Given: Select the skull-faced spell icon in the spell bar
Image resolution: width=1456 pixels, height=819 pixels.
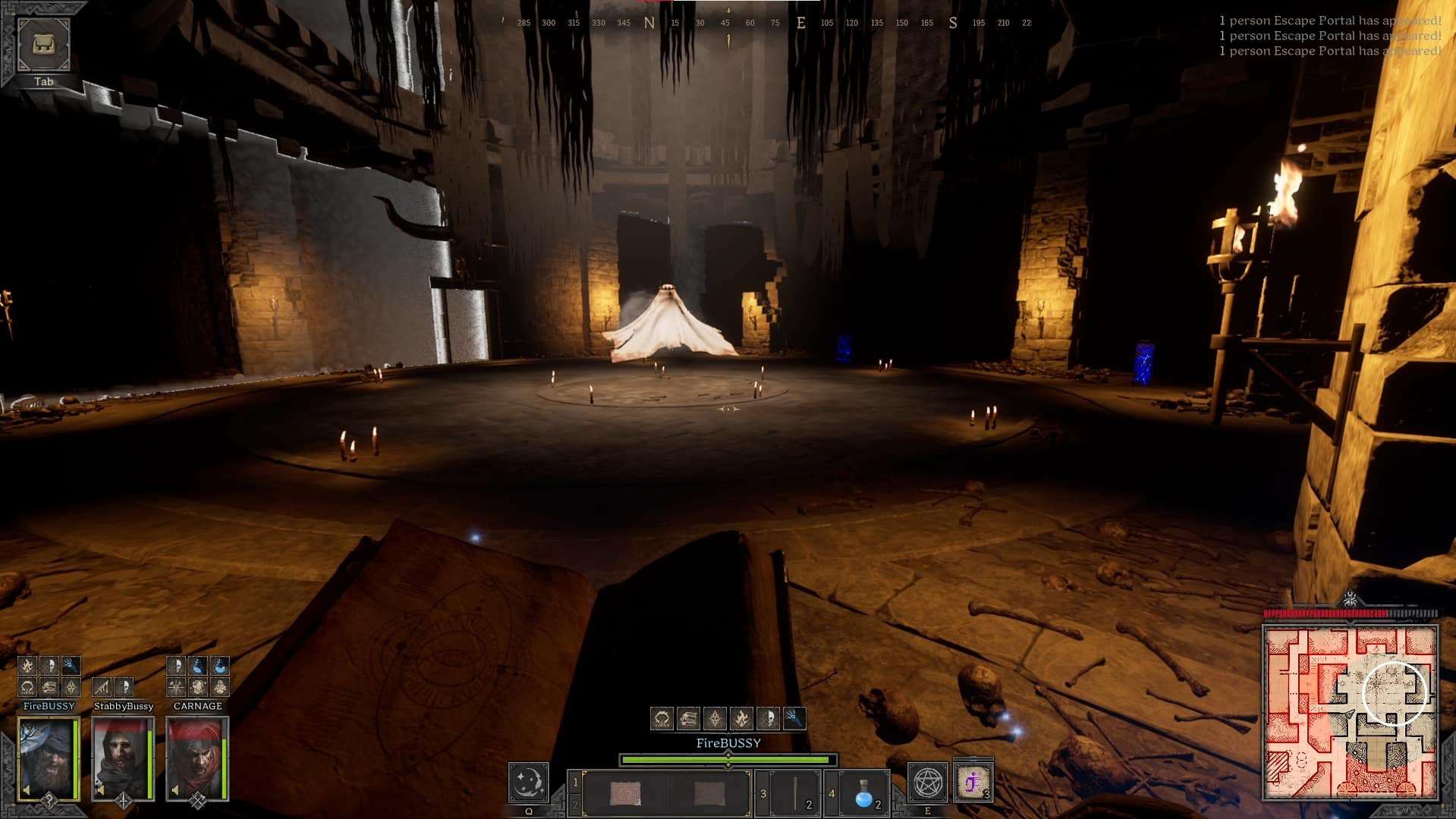Looking at the screenshot, I should (x=769, y=716).
